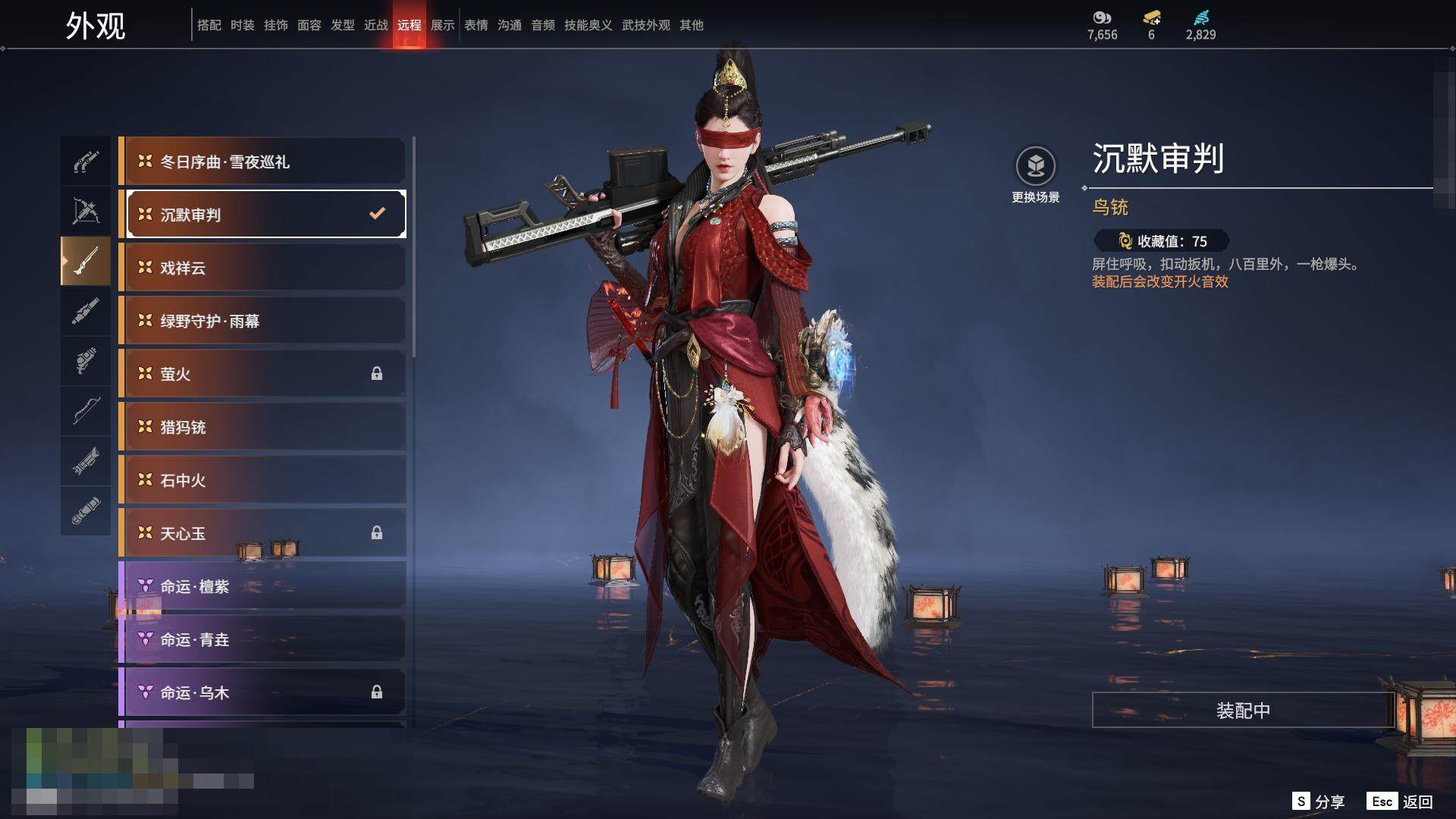Click the 装配中 equip button
The image size is (1456, 819).
point(1243,711)
